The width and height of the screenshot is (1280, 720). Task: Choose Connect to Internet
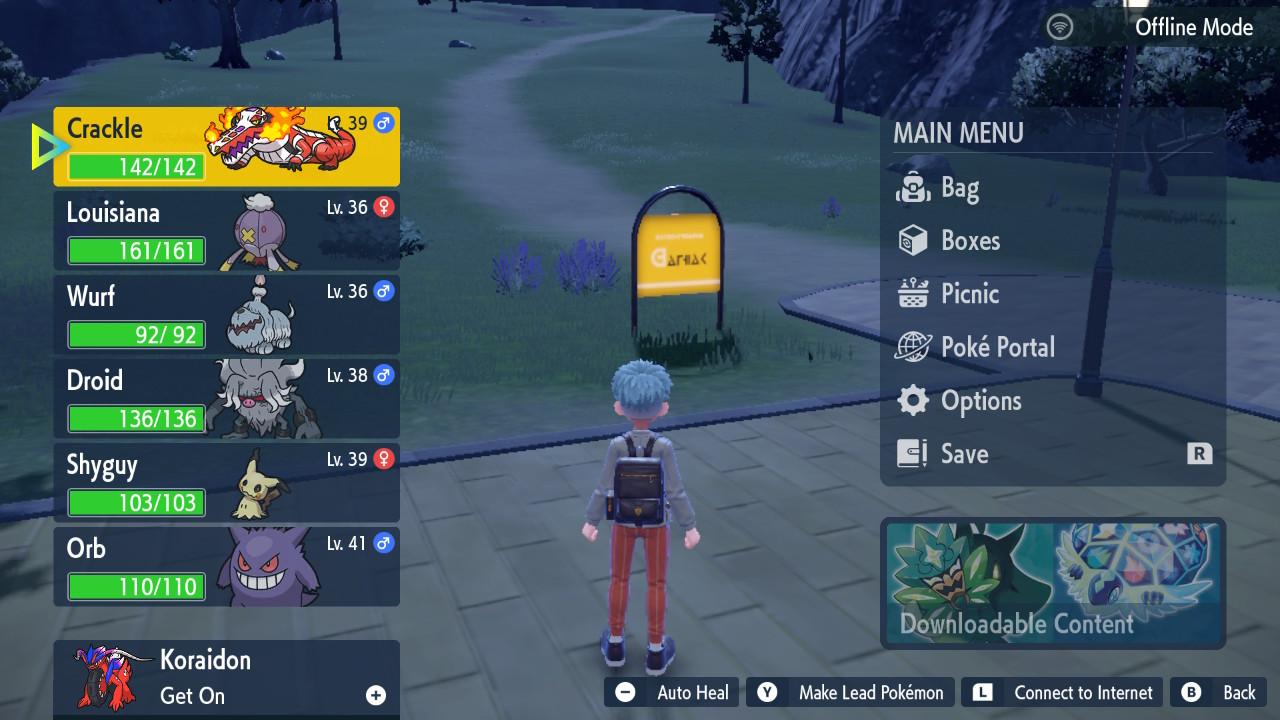[x=1064, y=692]
